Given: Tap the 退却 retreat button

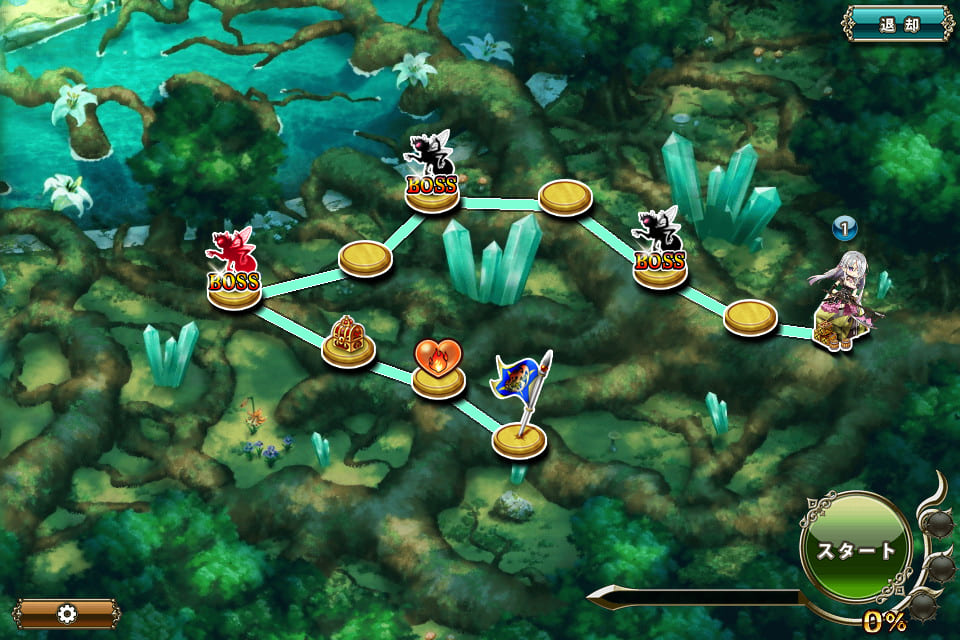Looking at the screenshot, I should (897, 23).
